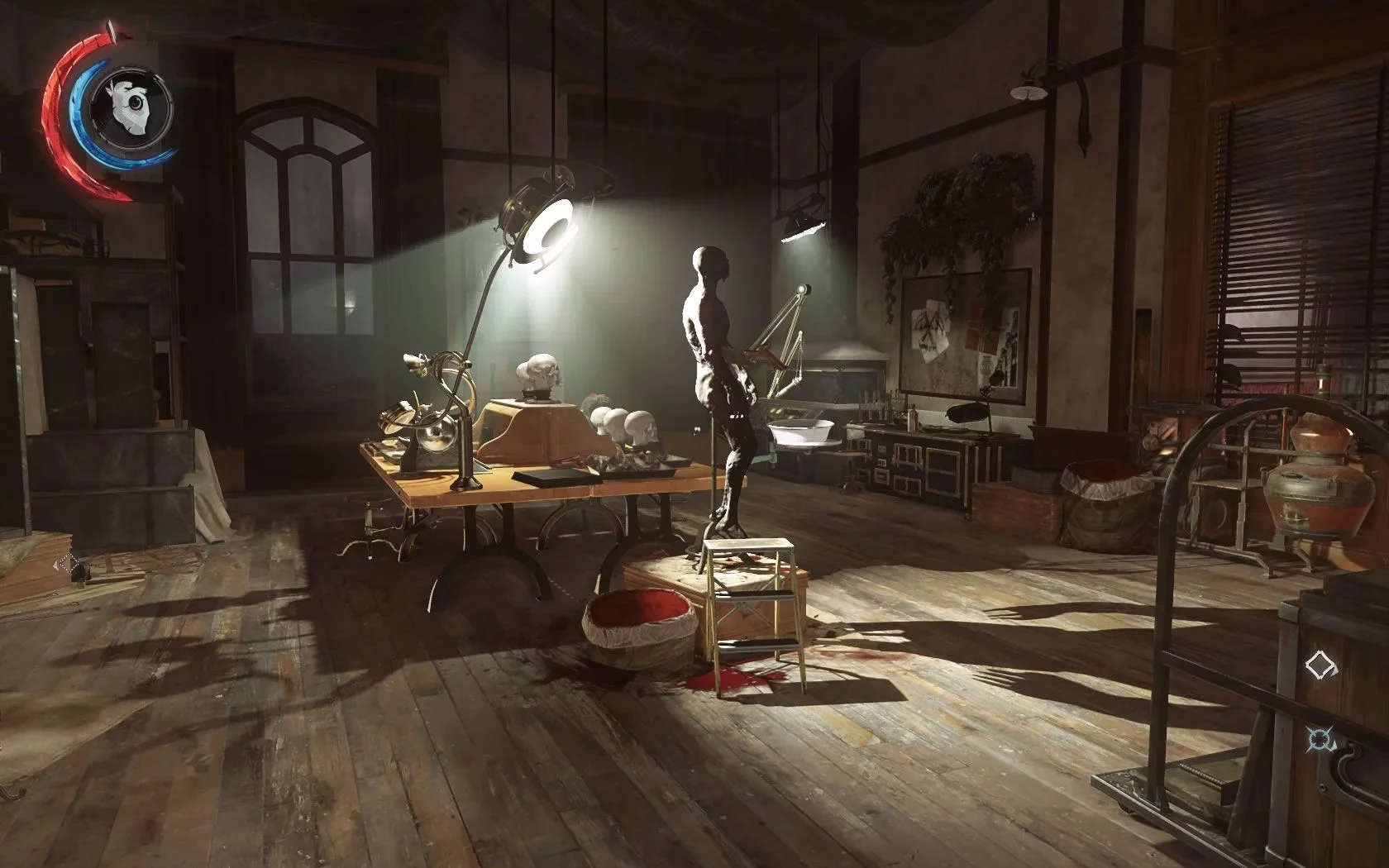Click the solid white diamond objective marker

[1320, 665]
